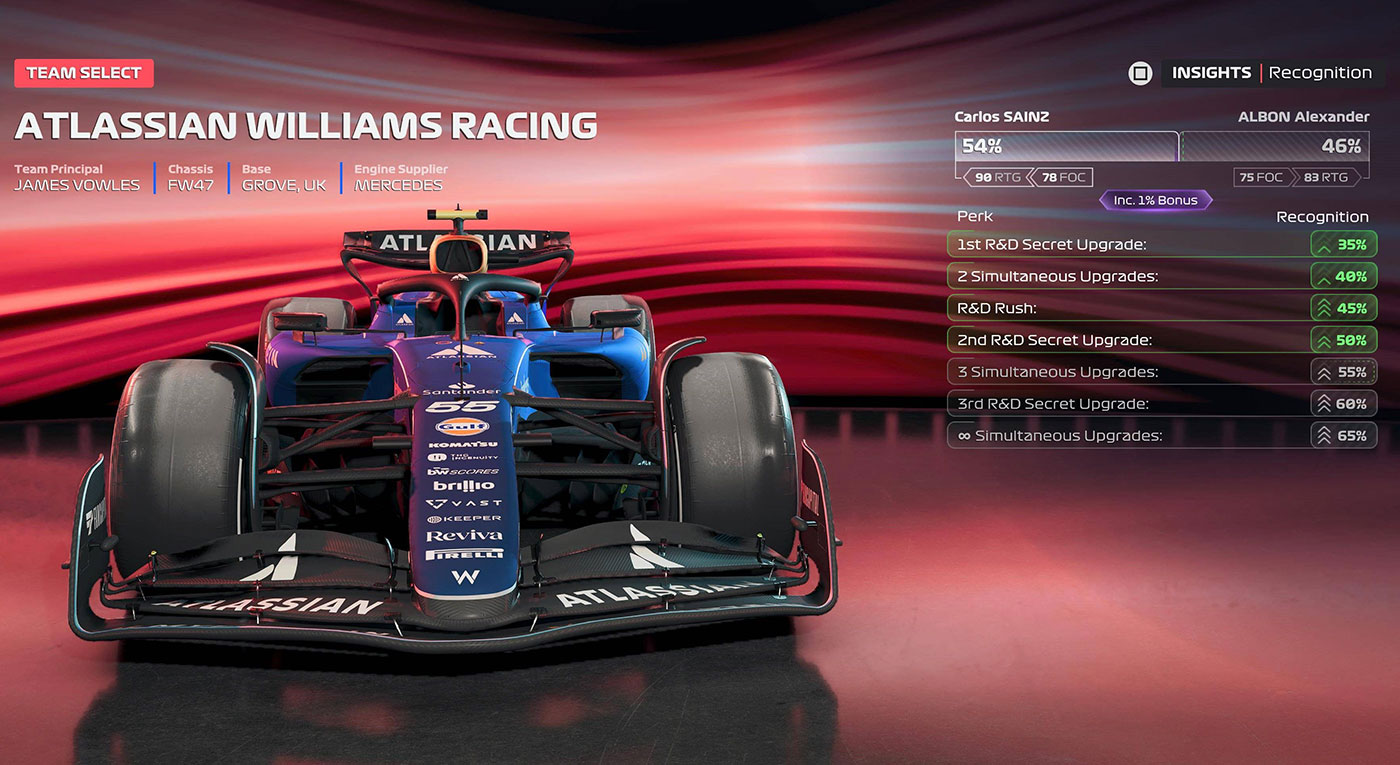Select the R&D Rush perk row

coord(1160,308)
